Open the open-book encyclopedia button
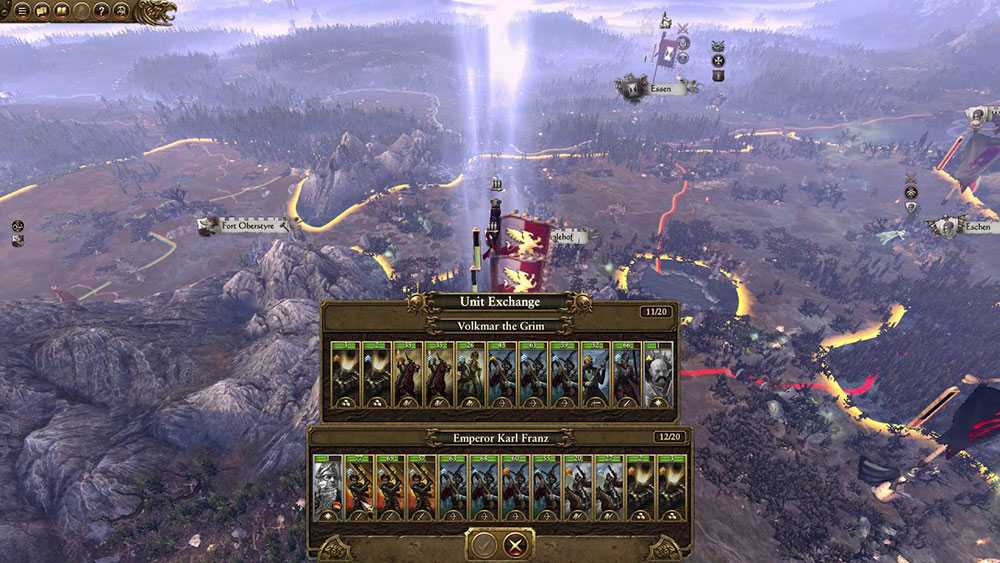This screenshot has width=1000, height=563. [61, 11]
